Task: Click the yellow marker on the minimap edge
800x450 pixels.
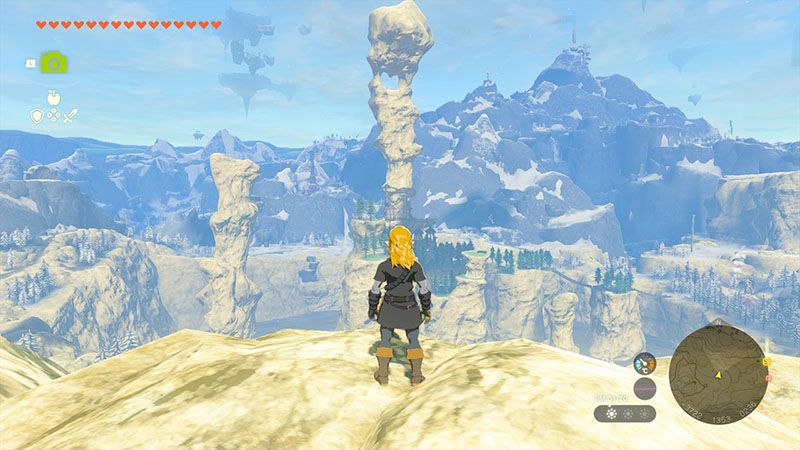Action: [765, 362]
